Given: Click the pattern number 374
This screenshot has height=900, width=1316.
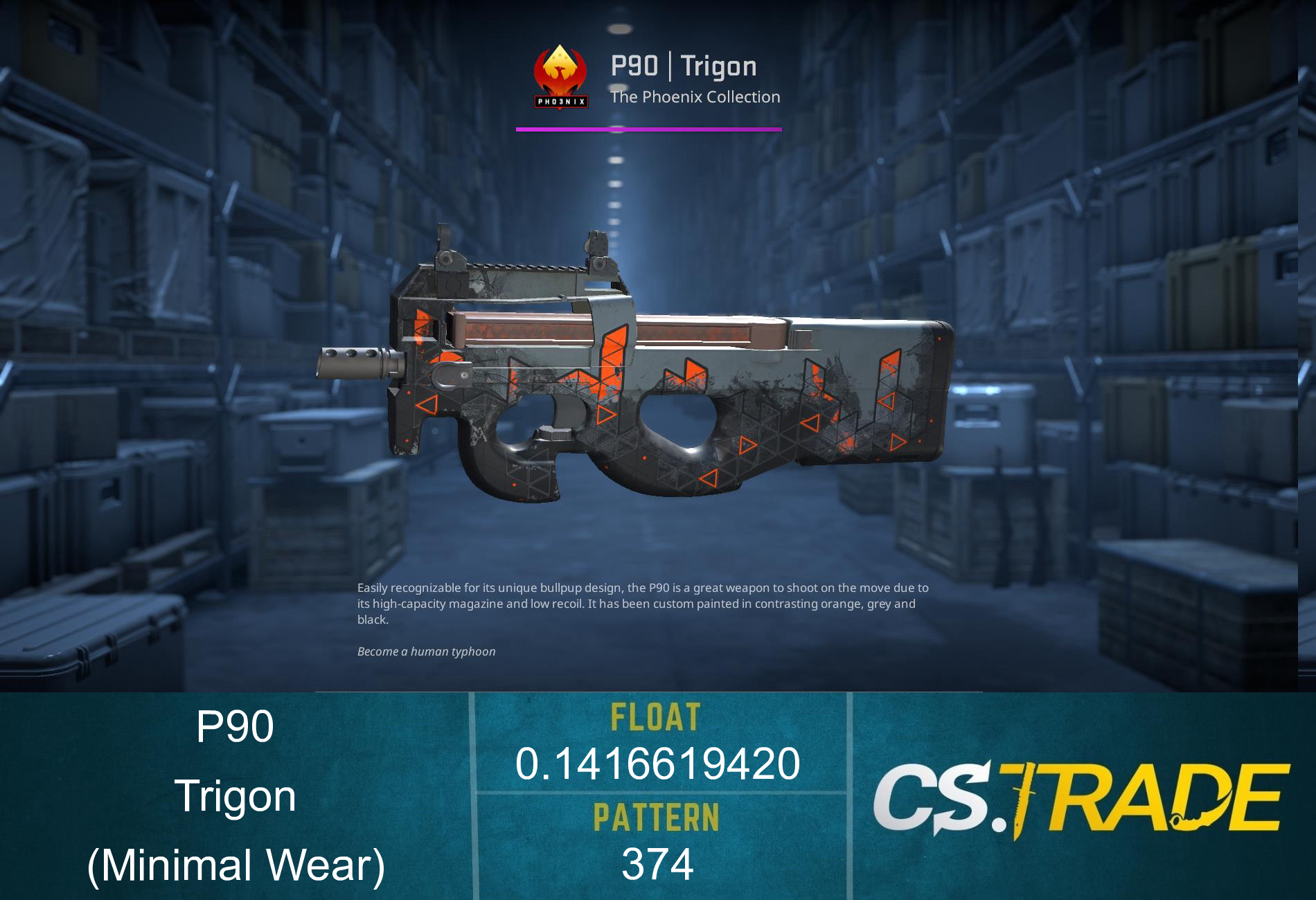Looking at the screenshot, I should click(657, 861).
